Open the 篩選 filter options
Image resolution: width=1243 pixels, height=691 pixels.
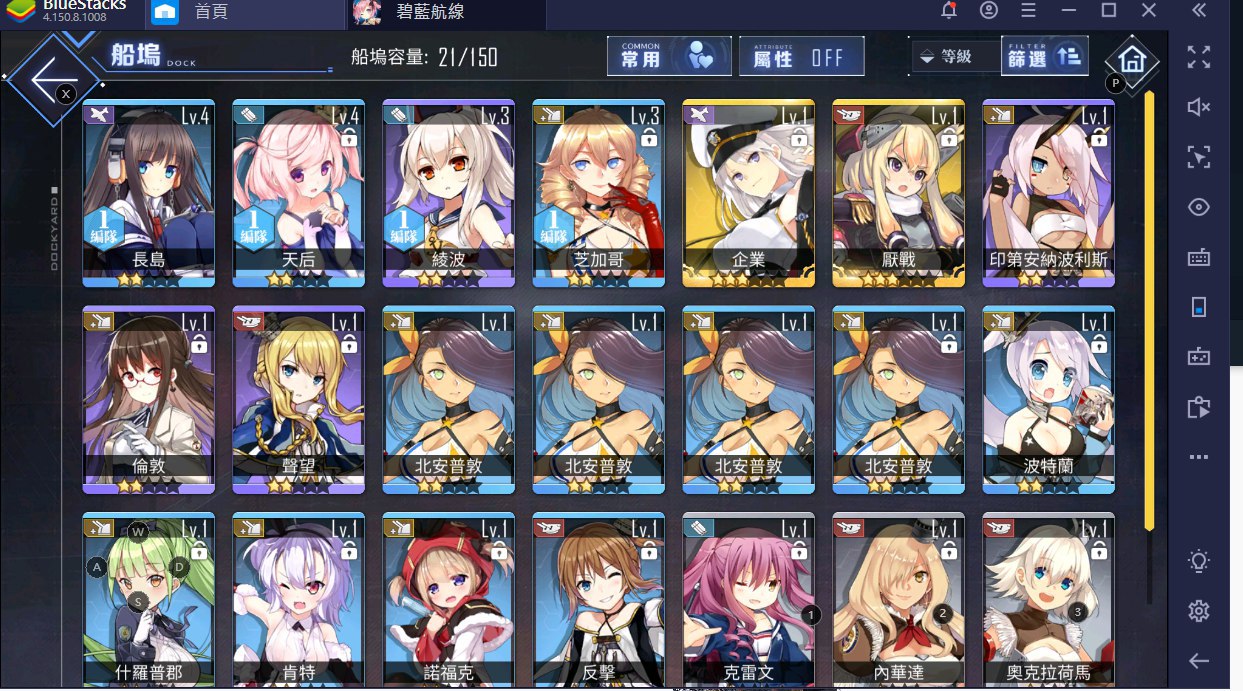coord(1044,57)
